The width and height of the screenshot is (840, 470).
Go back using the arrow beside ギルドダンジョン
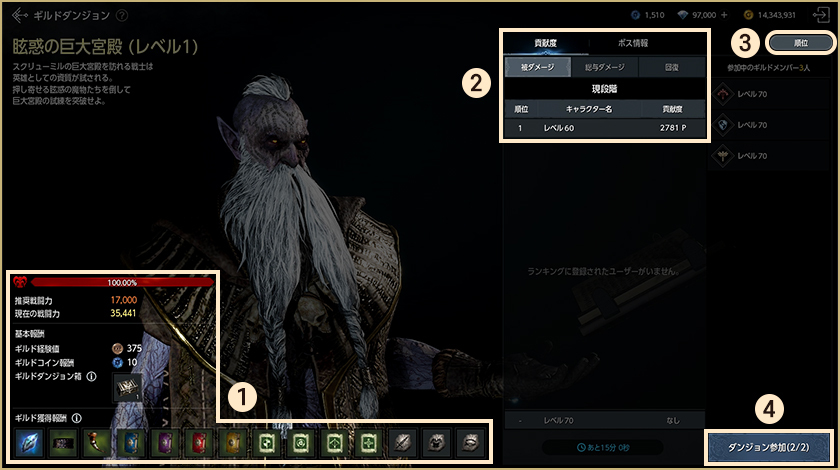click(20, 16)
